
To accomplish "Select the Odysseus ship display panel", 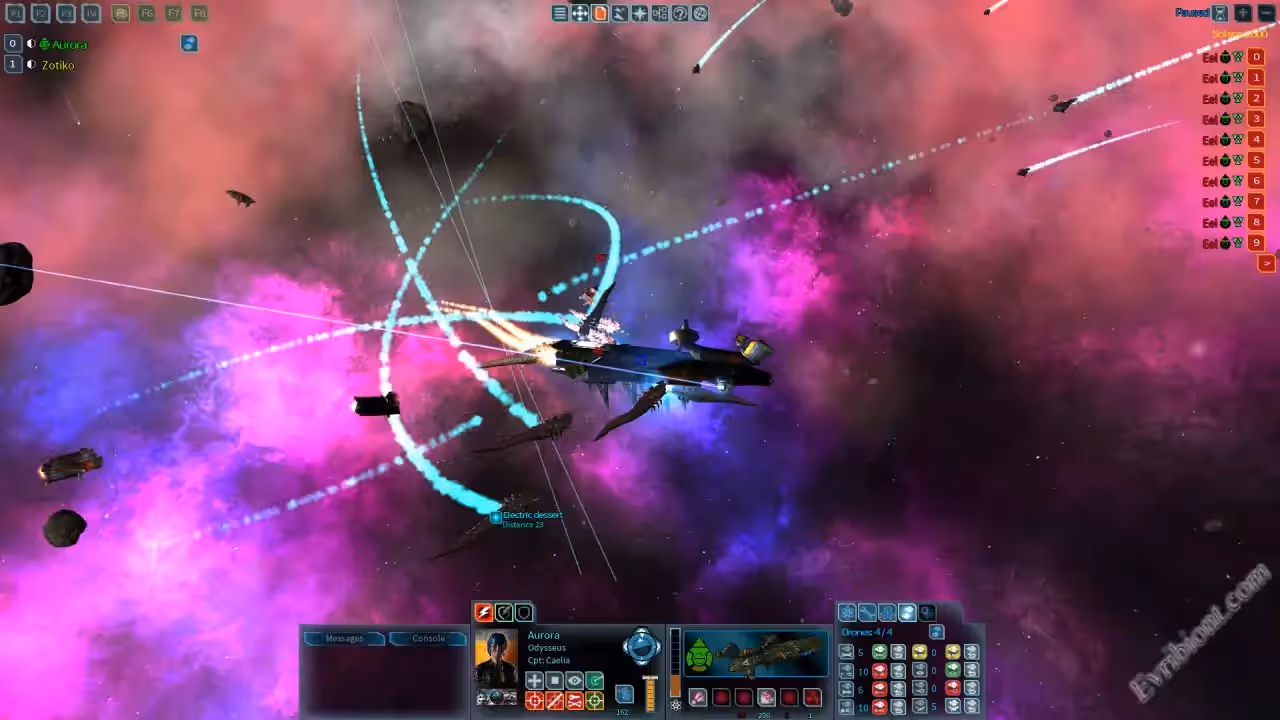I will (x=755, y=654).
